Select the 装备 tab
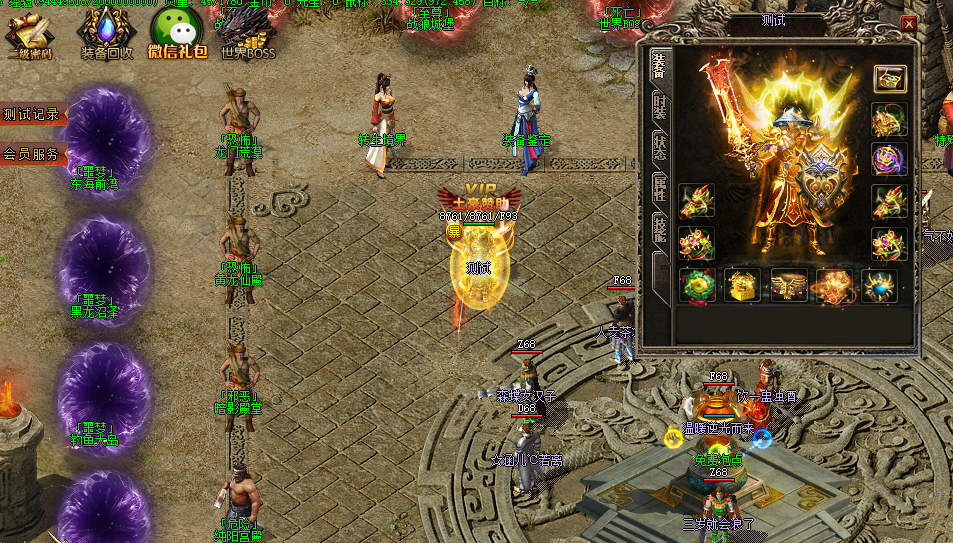Screen dimensions: 953x543 click(660, 66)
